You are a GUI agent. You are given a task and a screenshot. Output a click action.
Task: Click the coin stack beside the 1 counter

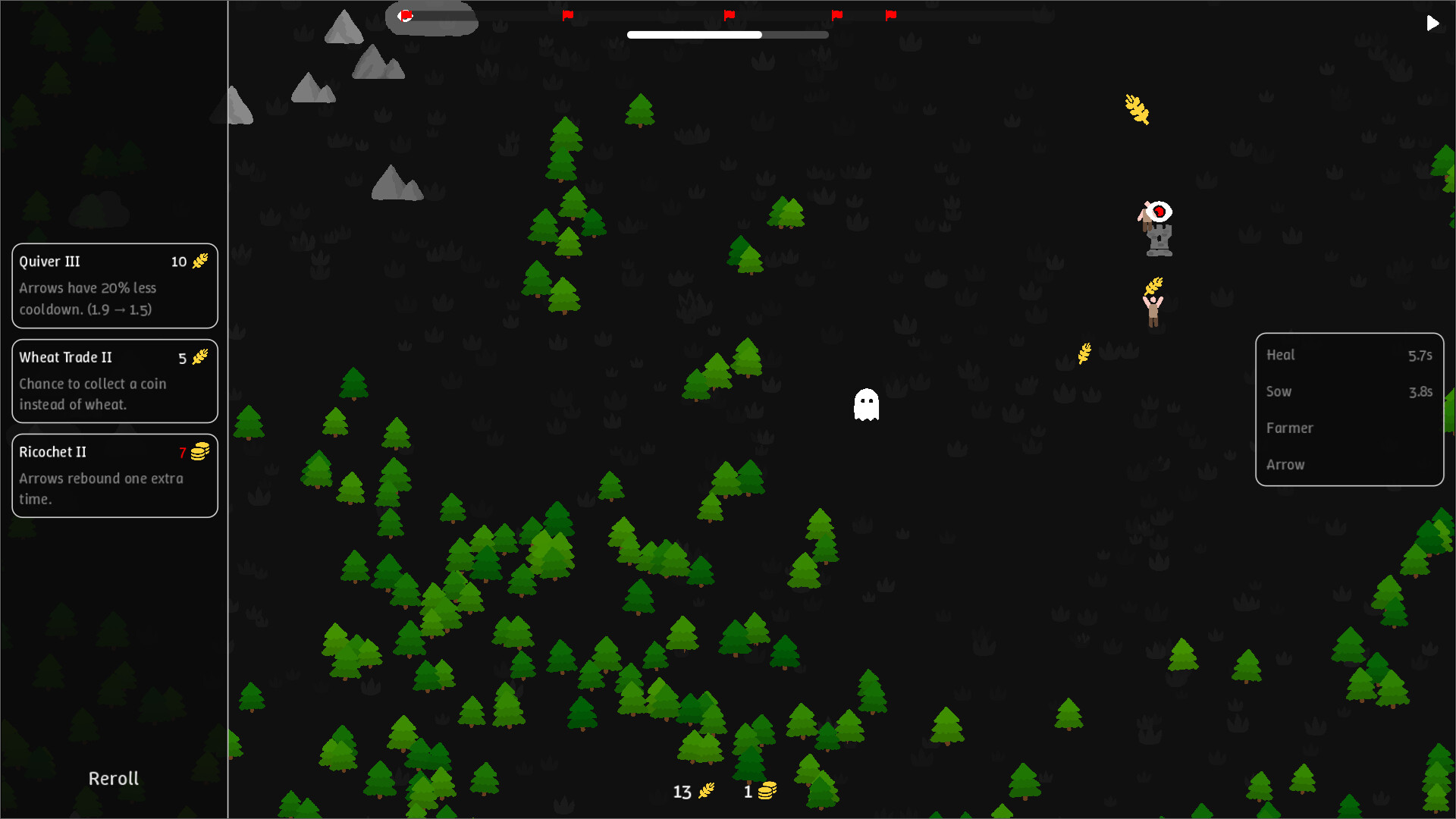(768, 789)
